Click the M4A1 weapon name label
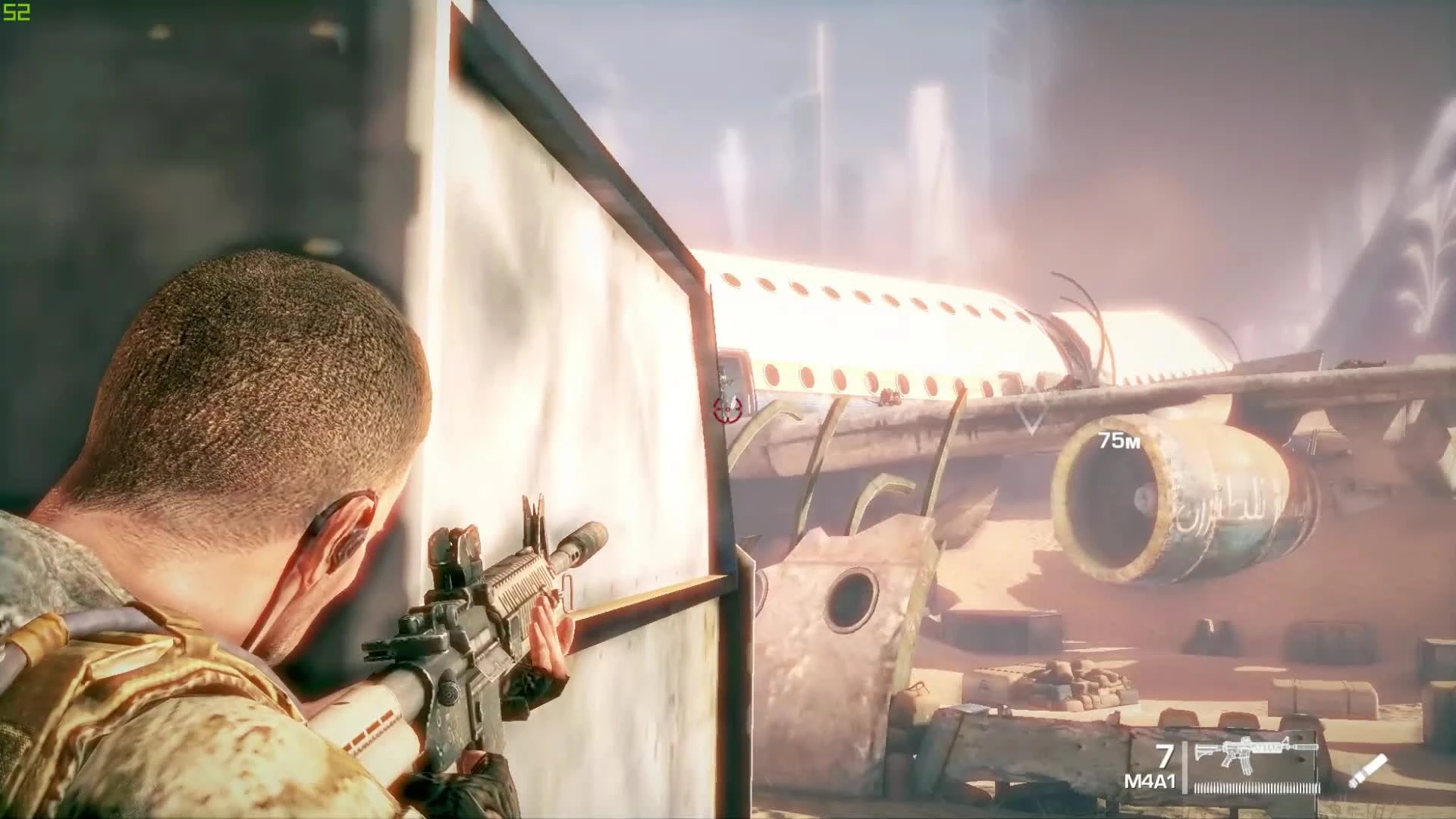The height and width of the screenshot is (819, 1456). point(1150,781)
